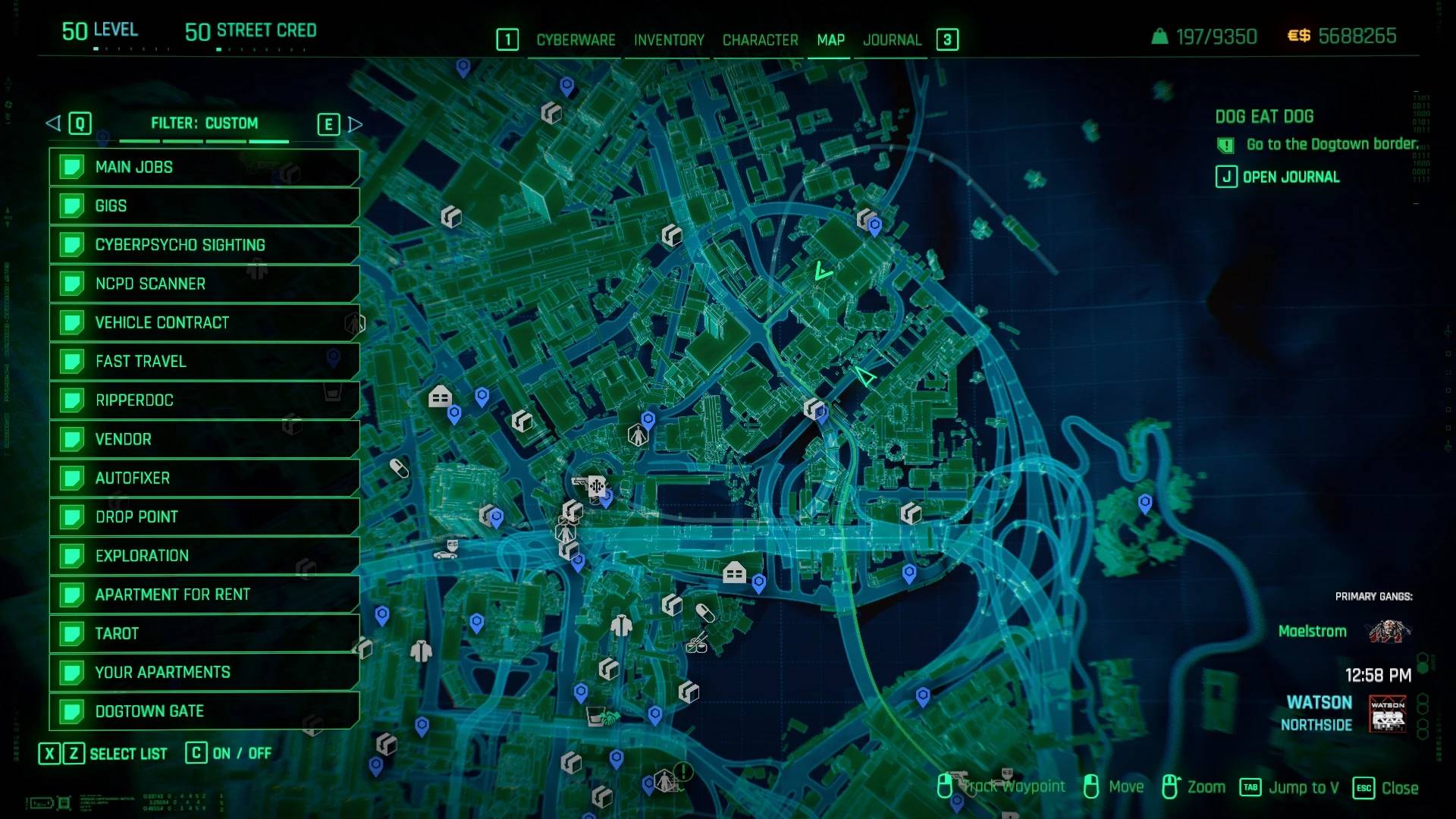Open the Journal tab
This screenshot has height=819, width=1456.
tap(892, 40)
